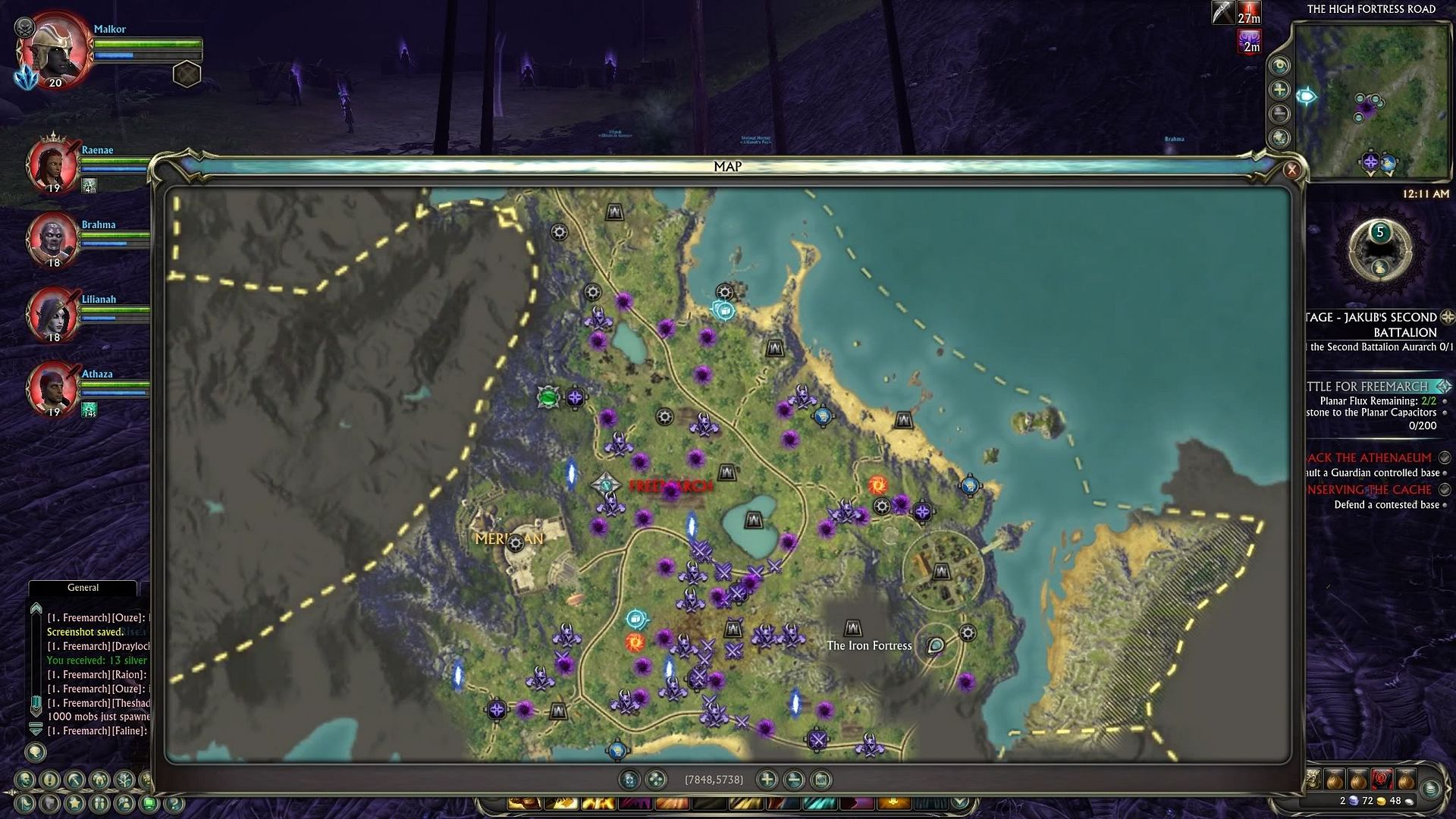Open the help question mark menu
1456x819 pixels.
pyautogui.click(x=174, y=803)
